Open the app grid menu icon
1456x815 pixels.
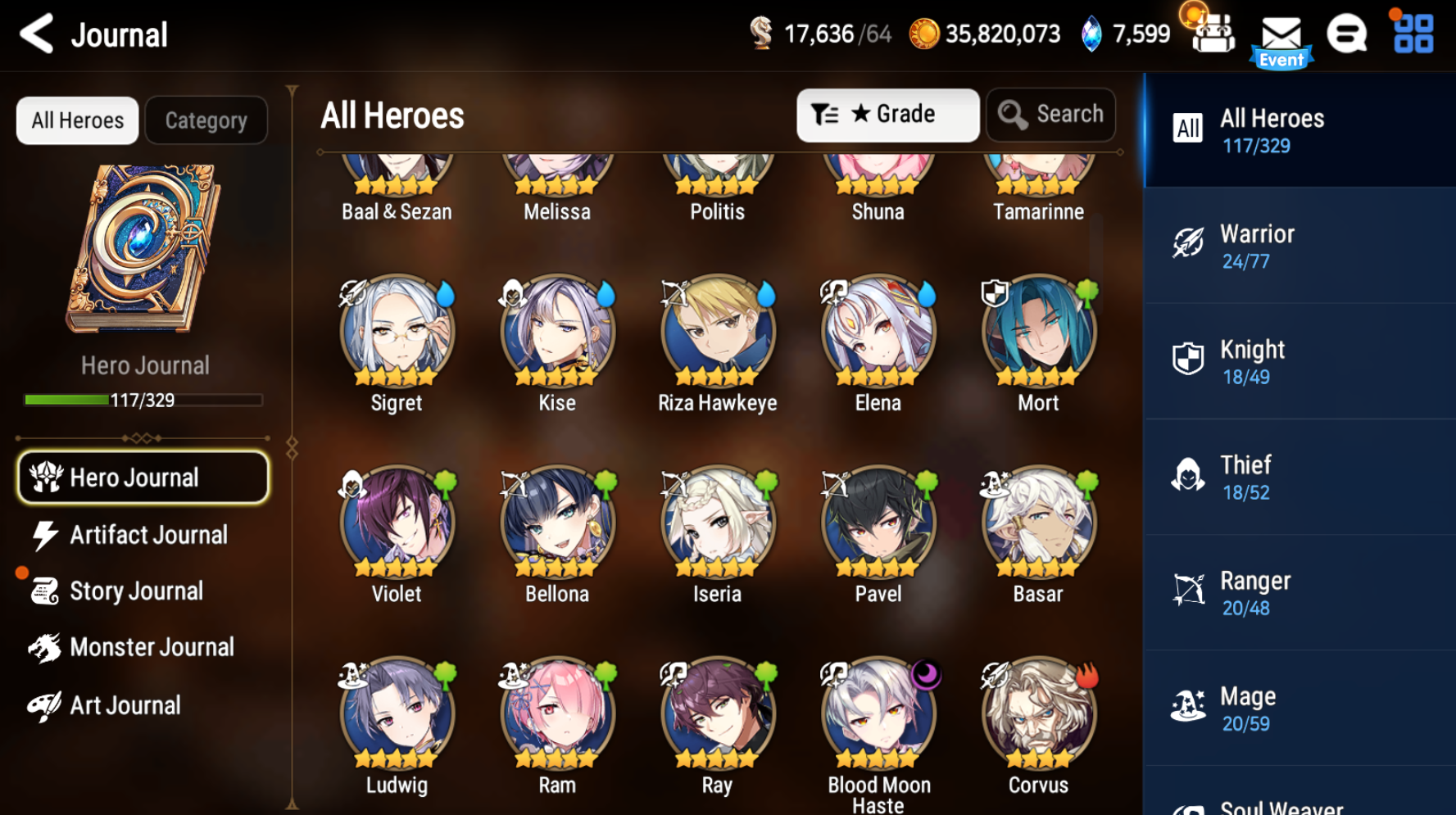pos(1412,32)
